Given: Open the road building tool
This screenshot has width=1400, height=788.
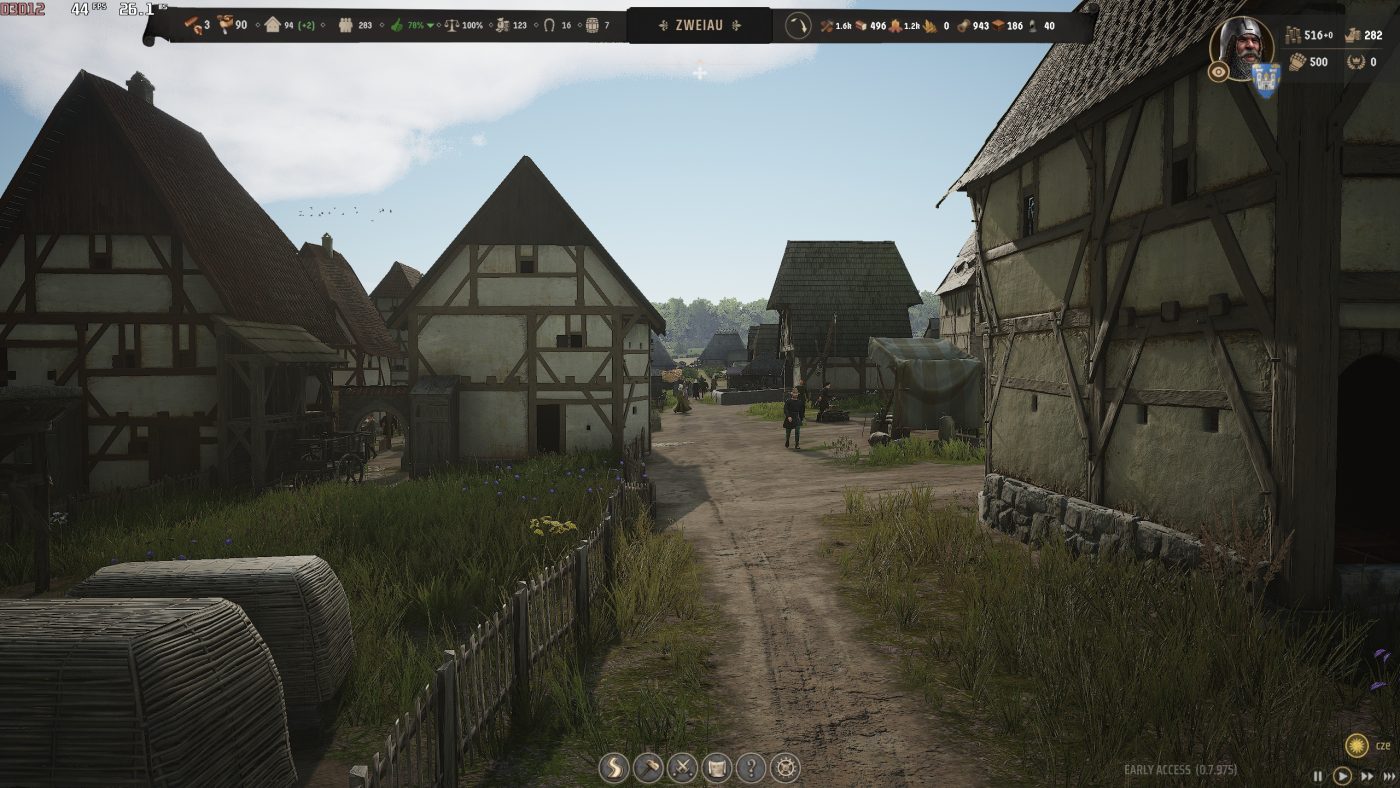Looking at the screenshot, I should click(614, 768).
